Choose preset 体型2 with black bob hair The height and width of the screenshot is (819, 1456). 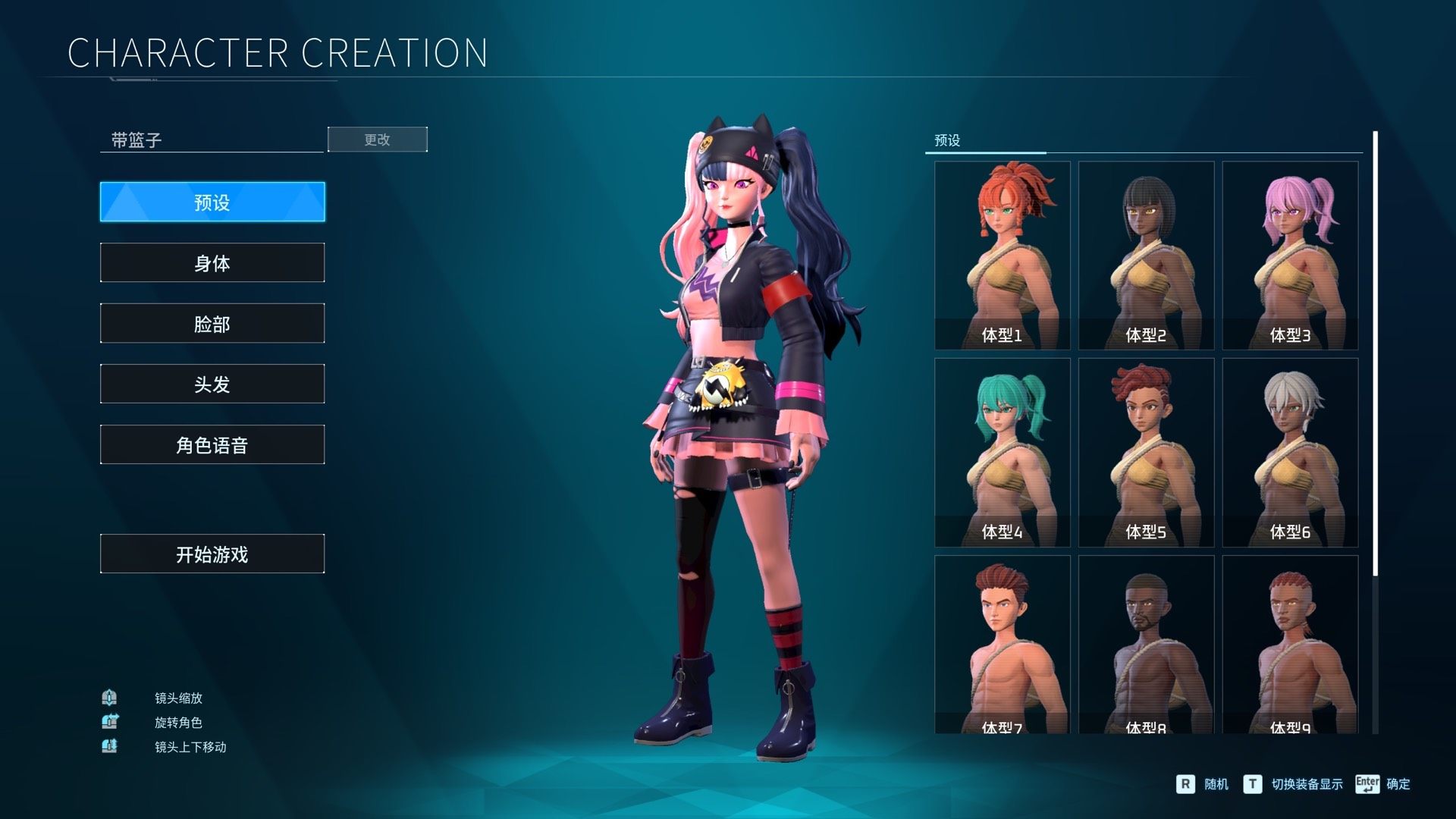click(x=1146, y=255)
